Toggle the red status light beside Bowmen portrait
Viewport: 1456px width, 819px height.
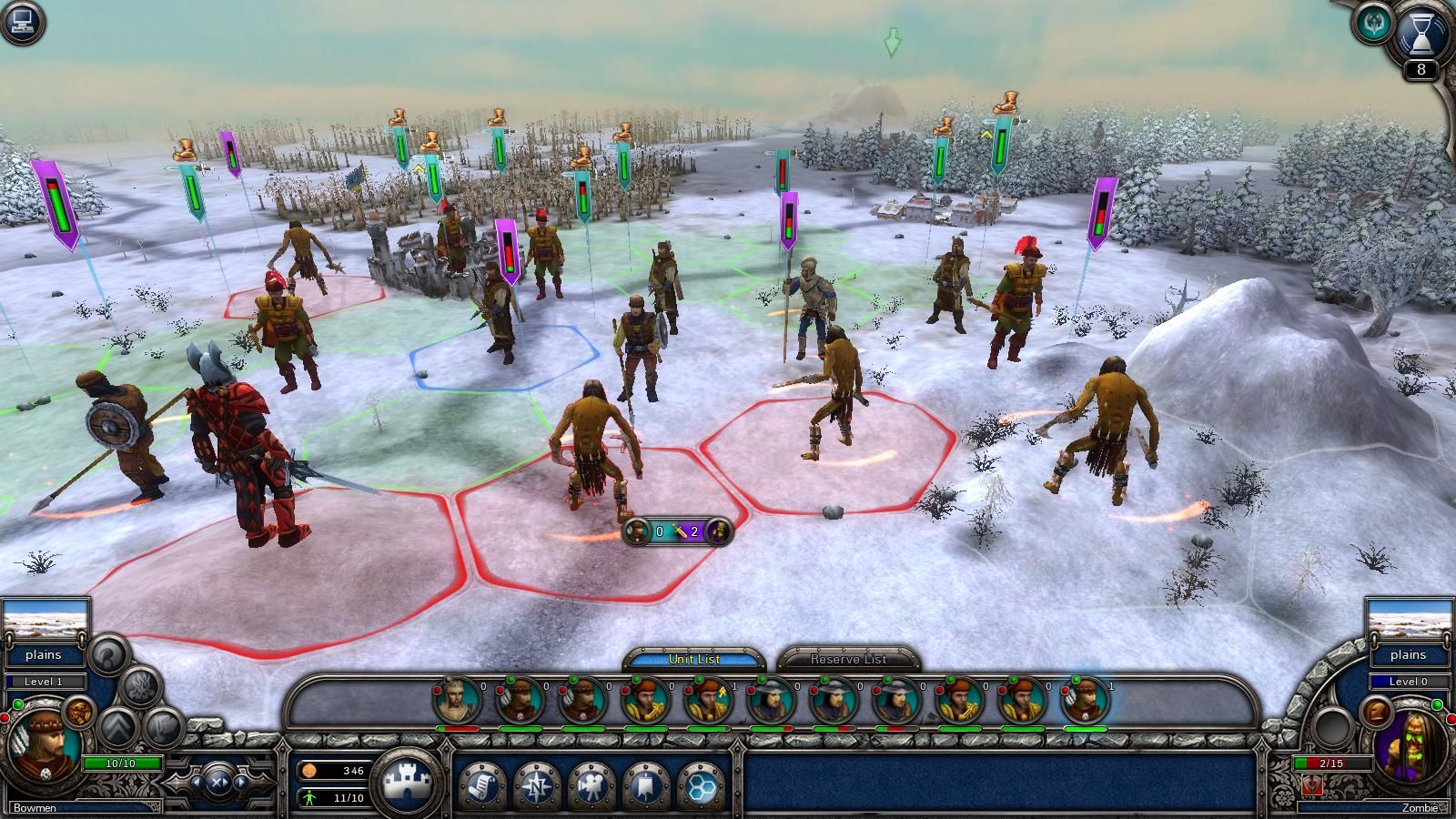tap(5, 718)
